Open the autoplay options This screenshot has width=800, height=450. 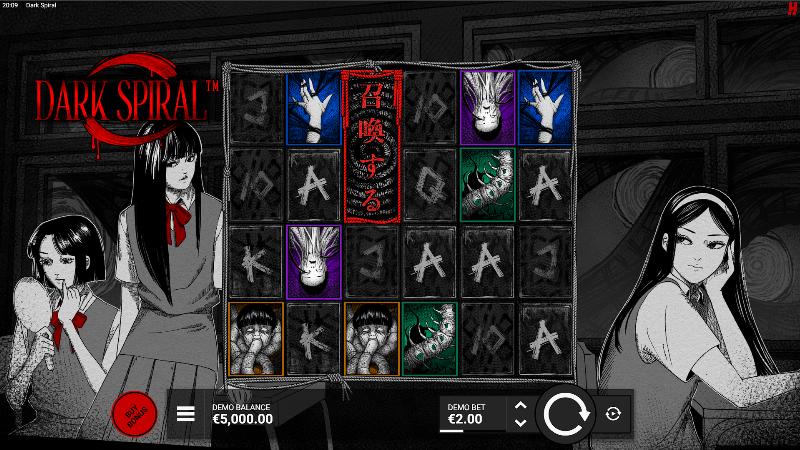pyautogui.click(x=613, y=413)
